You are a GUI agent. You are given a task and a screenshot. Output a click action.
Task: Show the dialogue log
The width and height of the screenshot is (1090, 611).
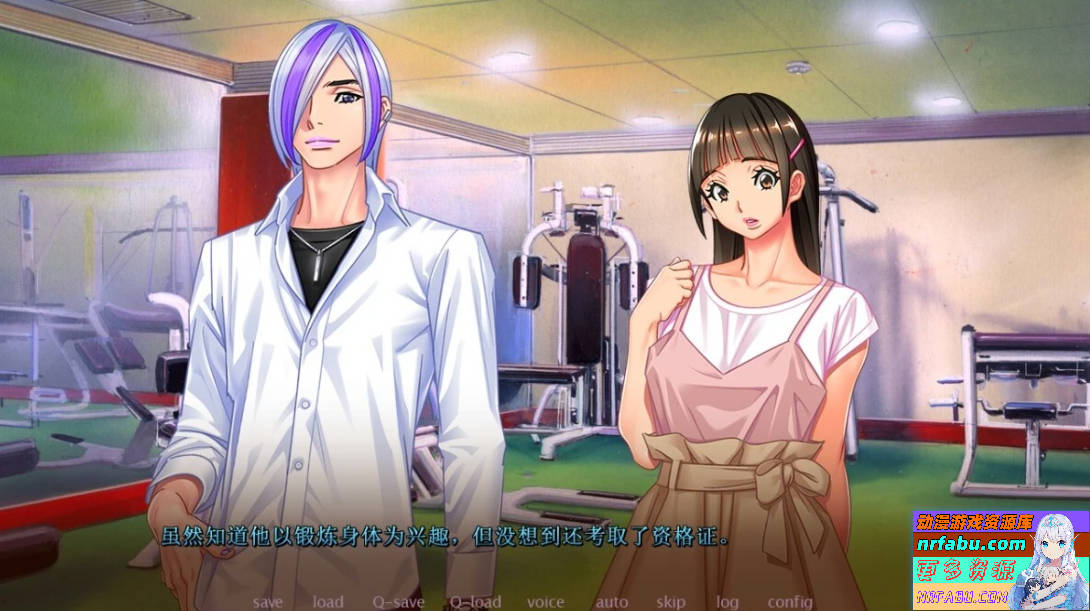click(x=727, y=602)
